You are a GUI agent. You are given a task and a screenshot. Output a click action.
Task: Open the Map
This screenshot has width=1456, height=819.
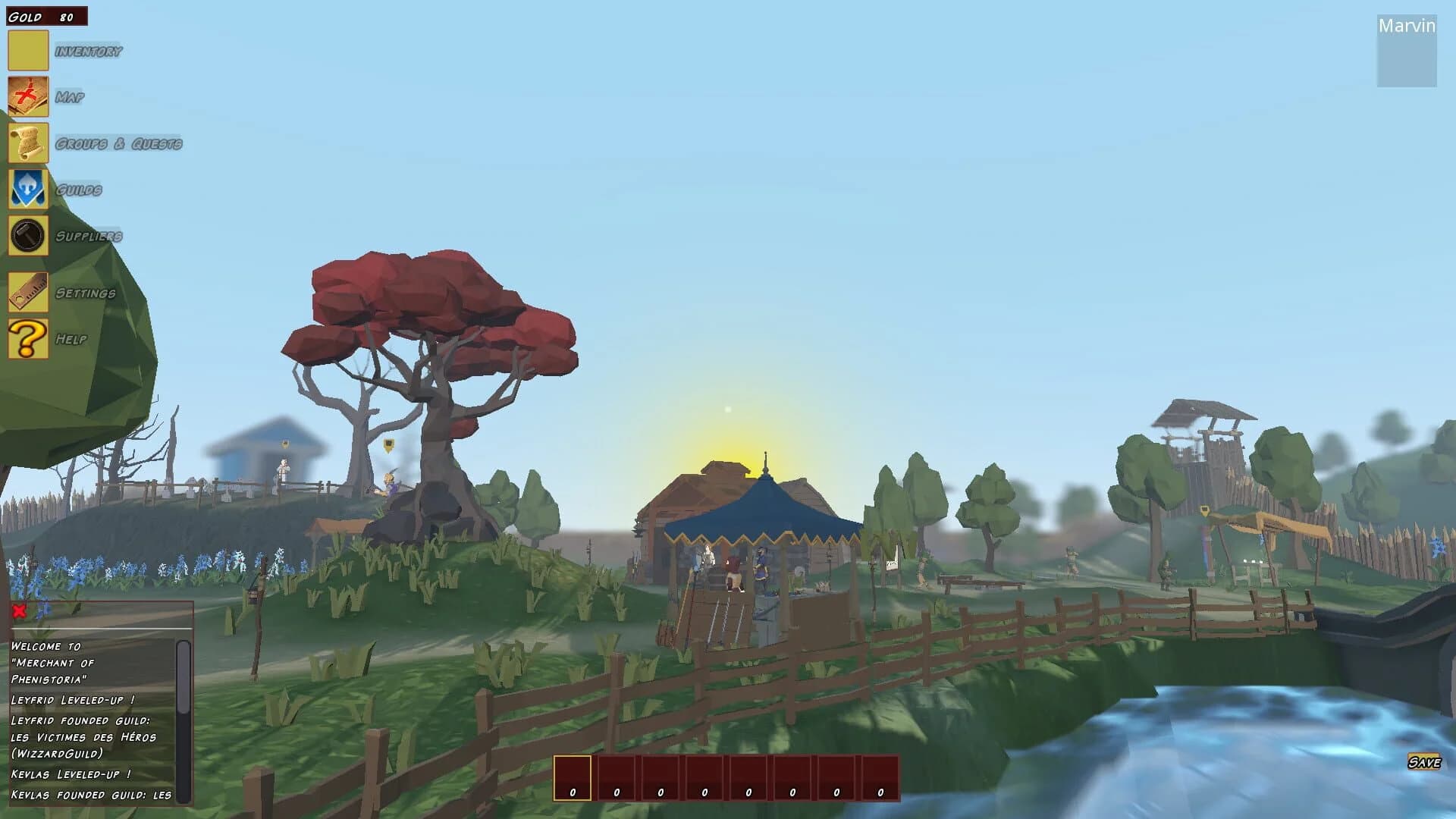tap(28, 97)
